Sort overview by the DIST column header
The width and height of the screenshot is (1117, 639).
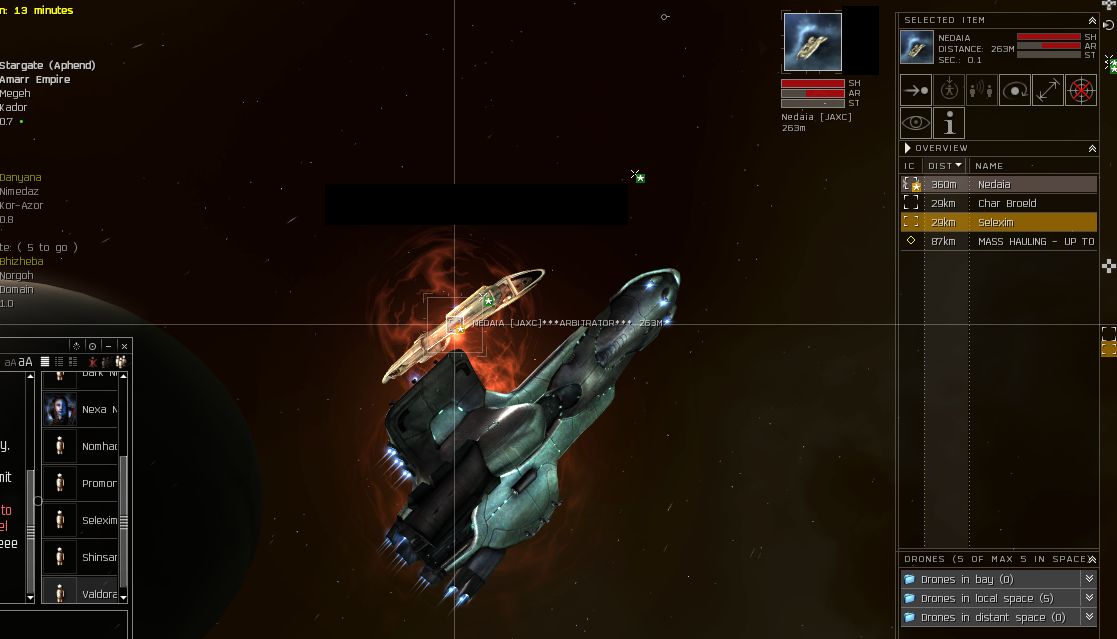tap(945, 166)
